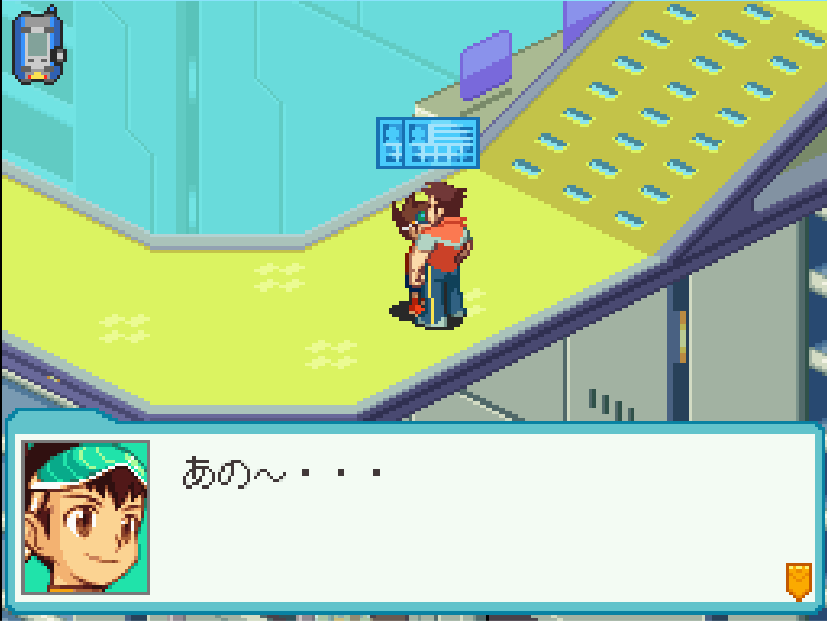Image resolution: width=827 pixels, height=621 pixels.
Task: Open the PET device icon
Action: click(x=38, y=45)
